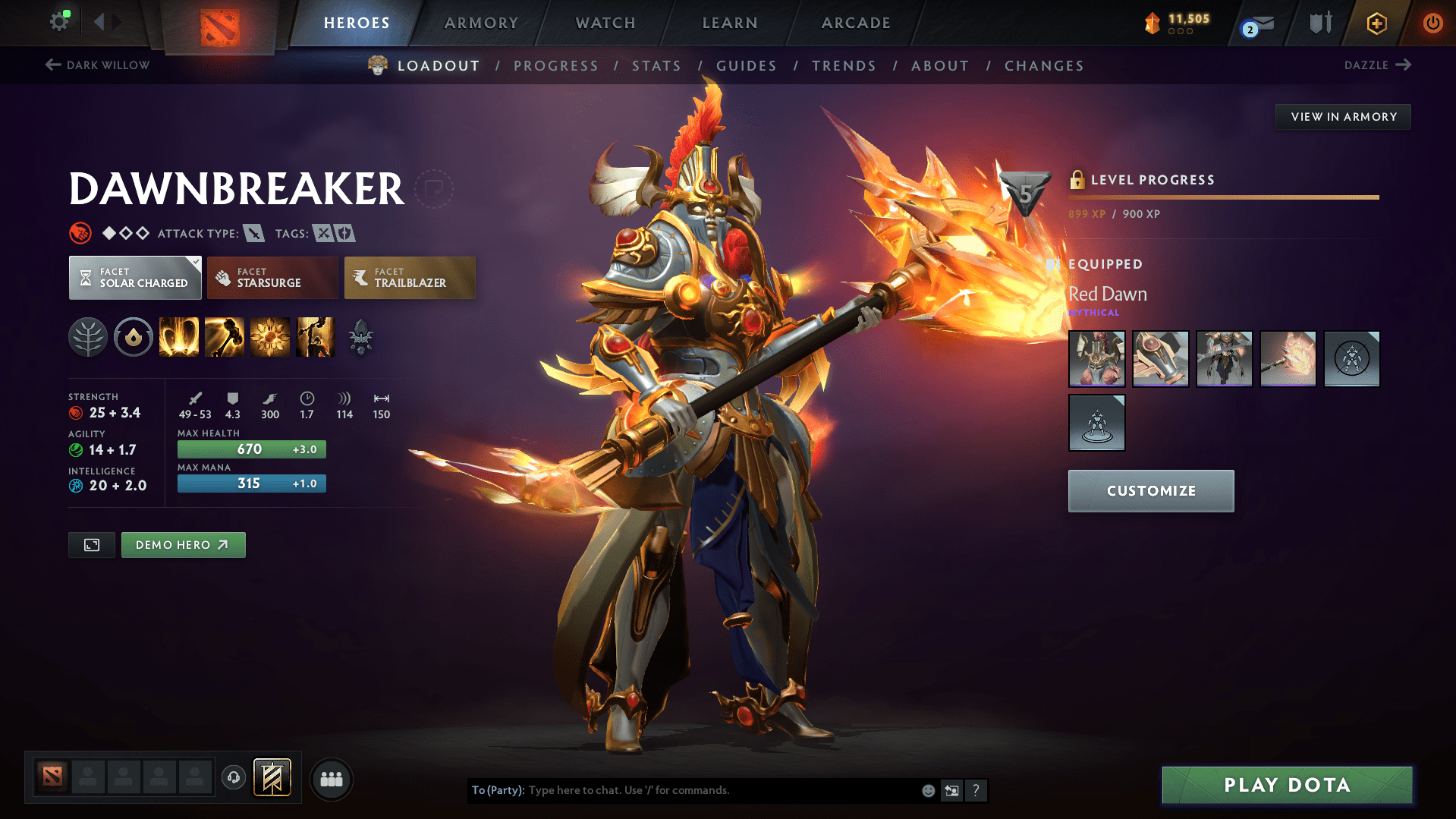
Task: Open the settings gear icon
Action: [x=59, y=22]
